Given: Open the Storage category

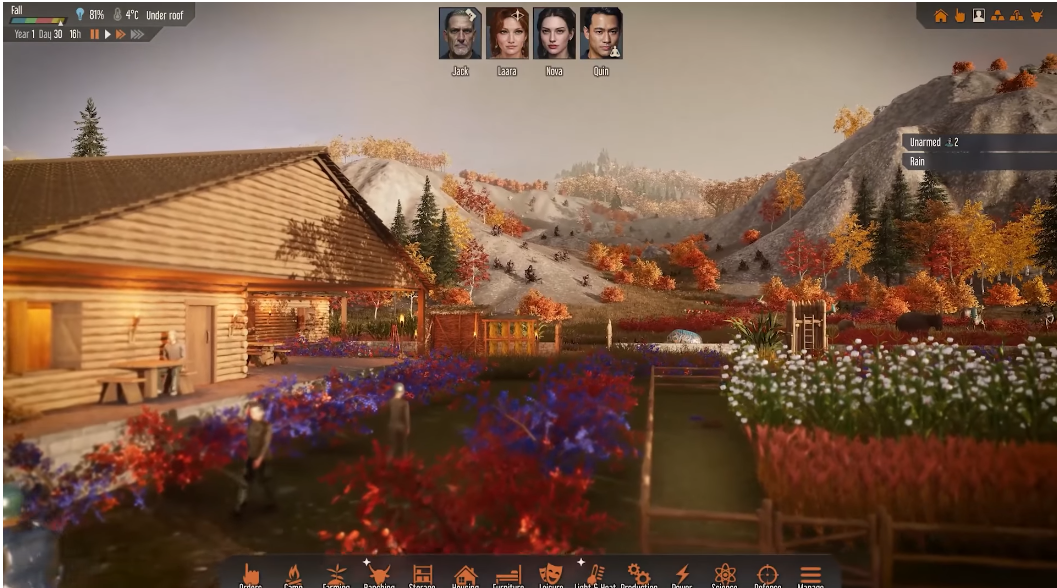Looking at the screenshot, I should click(x=423, y=575).
